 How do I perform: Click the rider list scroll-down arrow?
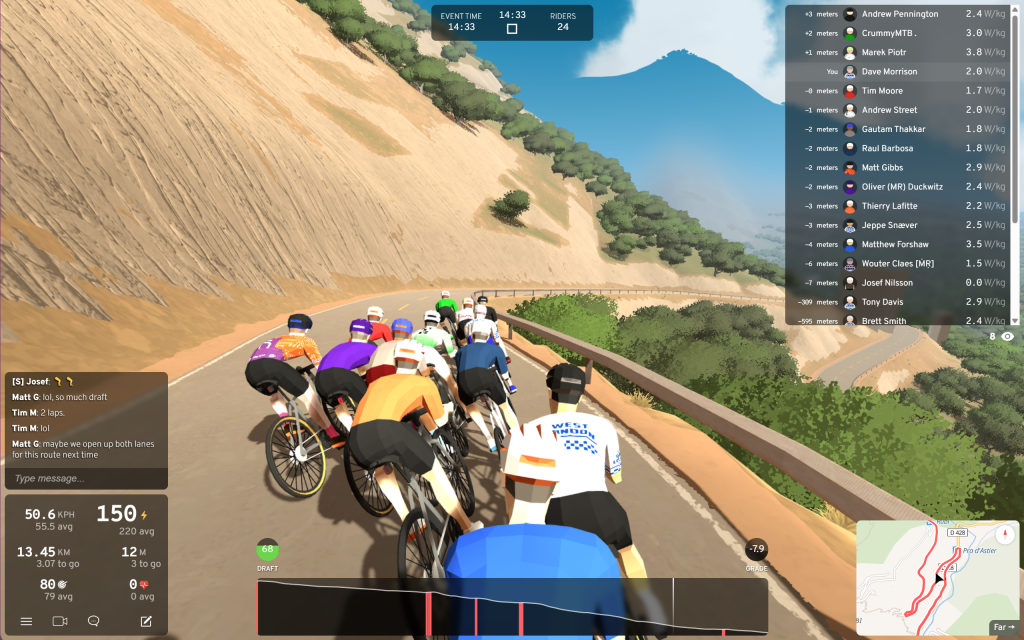[1017, 321]
